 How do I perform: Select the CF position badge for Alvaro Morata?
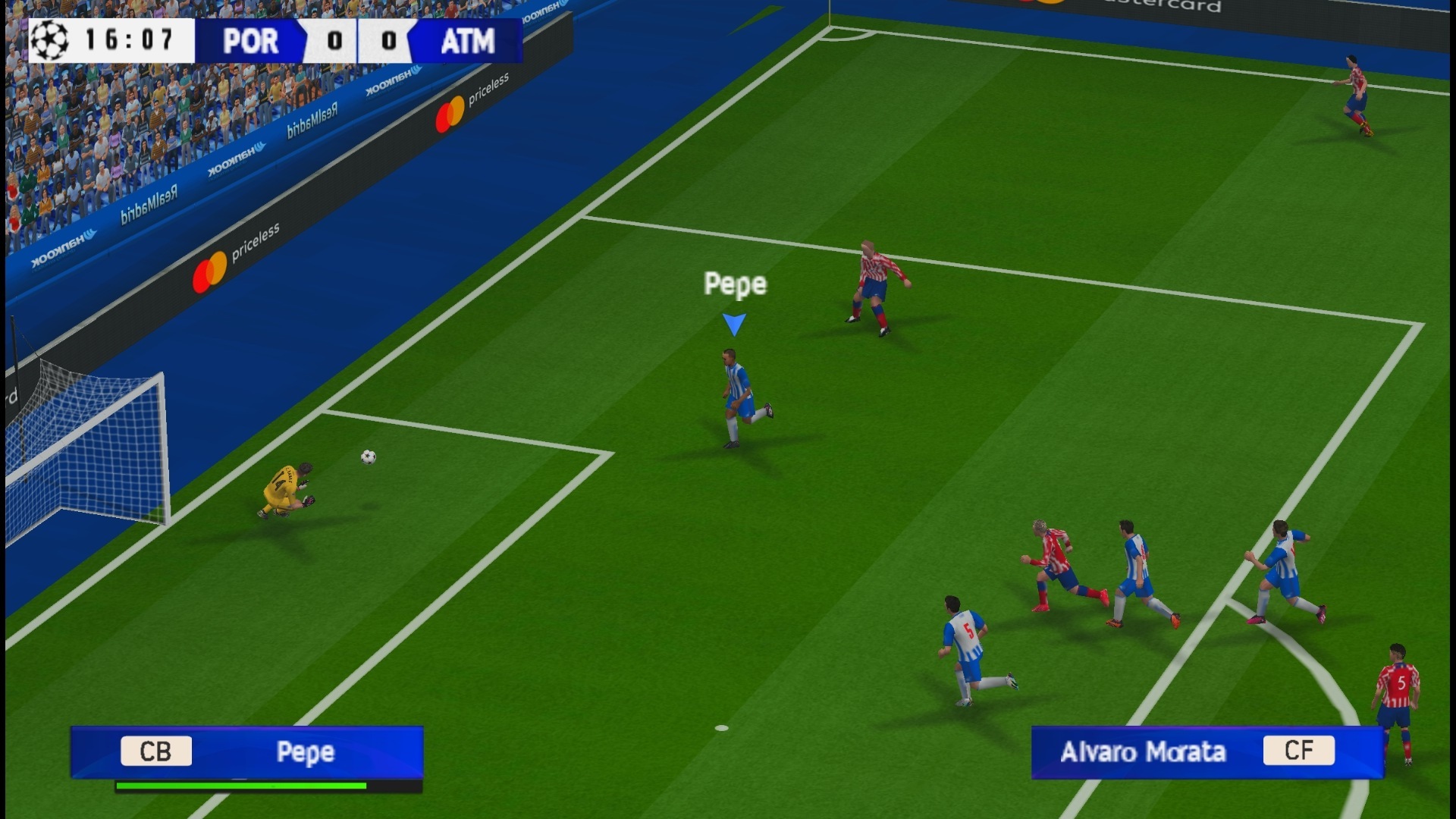1300,752
